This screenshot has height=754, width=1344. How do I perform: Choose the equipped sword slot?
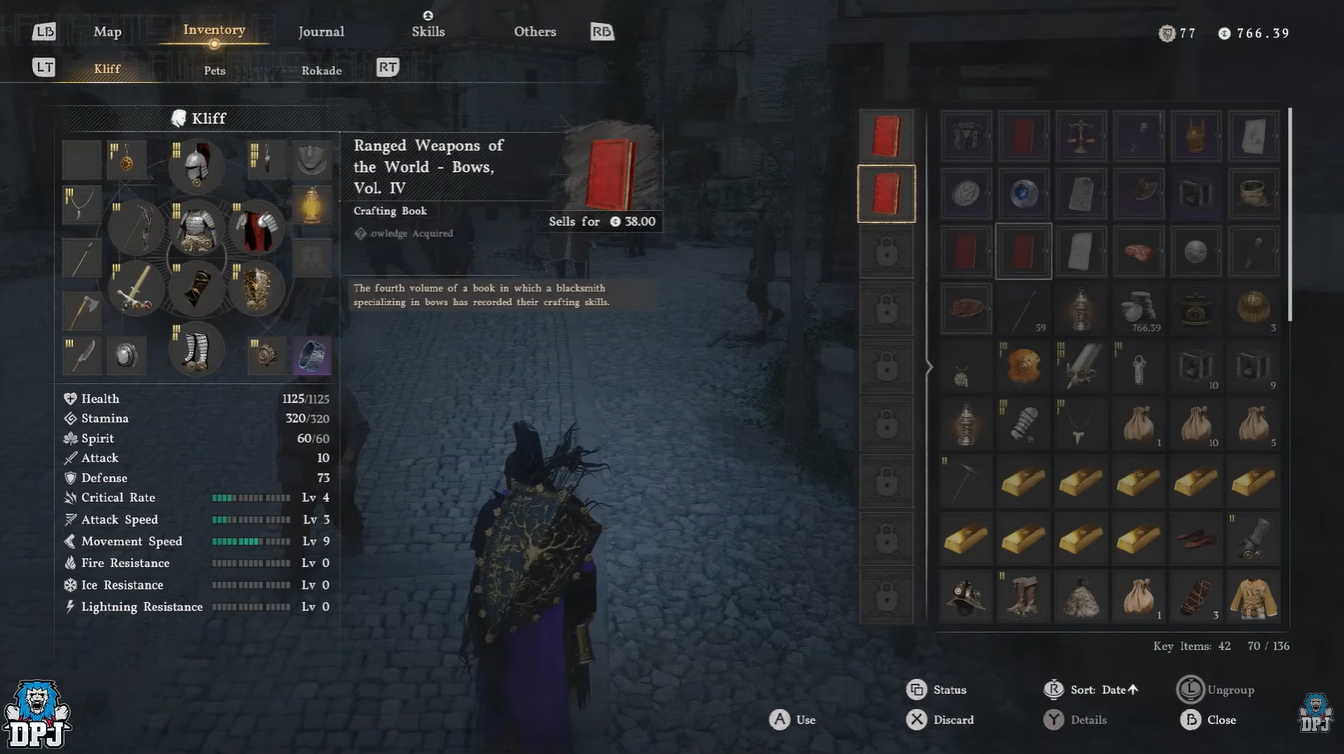(137, 289)
